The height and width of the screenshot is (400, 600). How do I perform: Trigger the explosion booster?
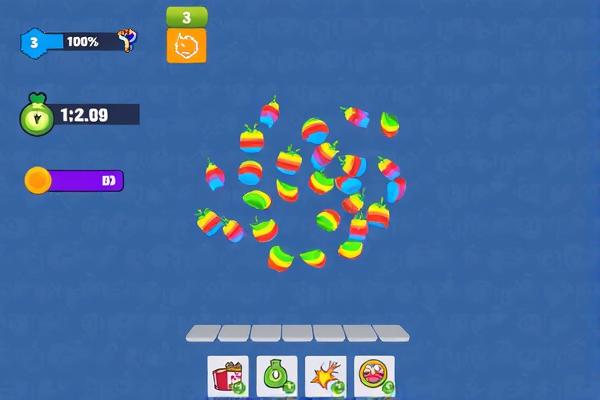(x=325, y=376)
